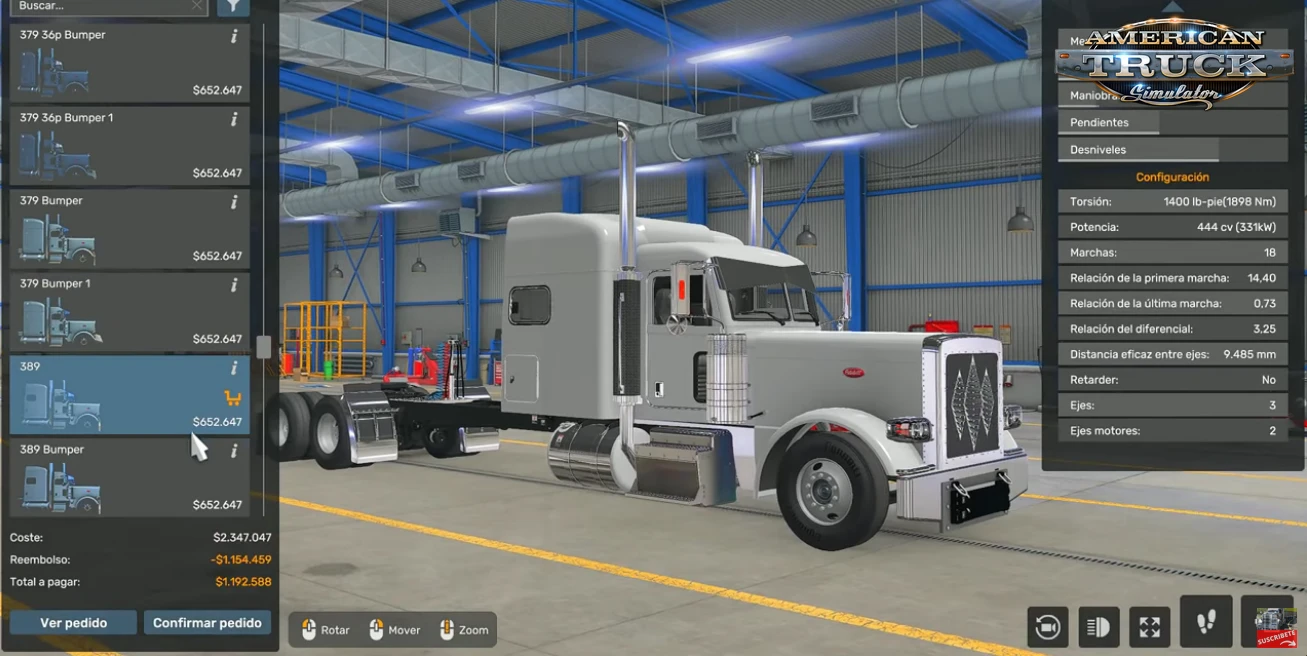Select the 379 Bumper chassis
Viewport: 1307px width, 656px height.
(x=129, y=228)
